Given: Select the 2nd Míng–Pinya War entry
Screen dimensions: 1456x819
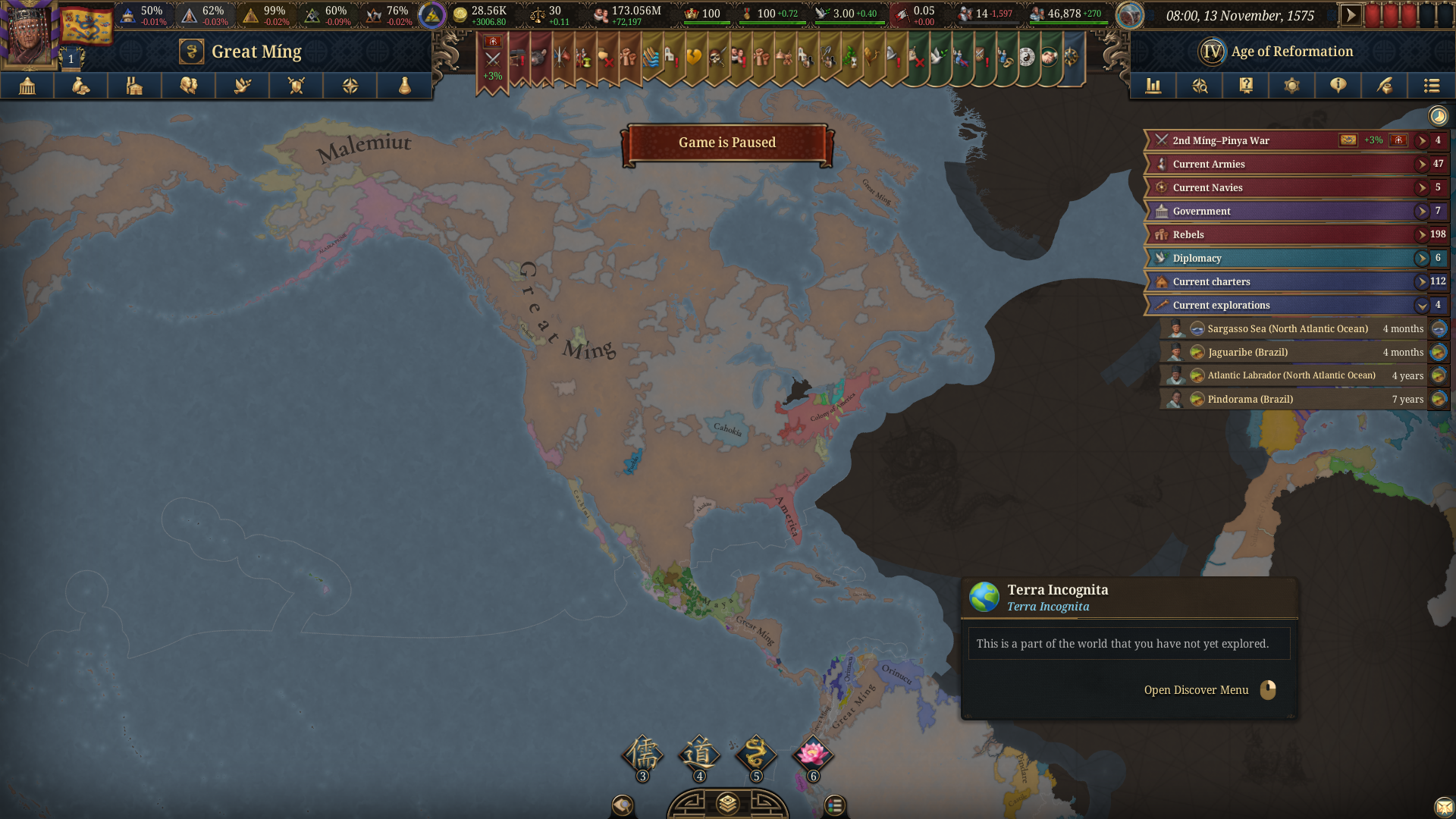Looking at the screenshot, I should coord(1251,140).
